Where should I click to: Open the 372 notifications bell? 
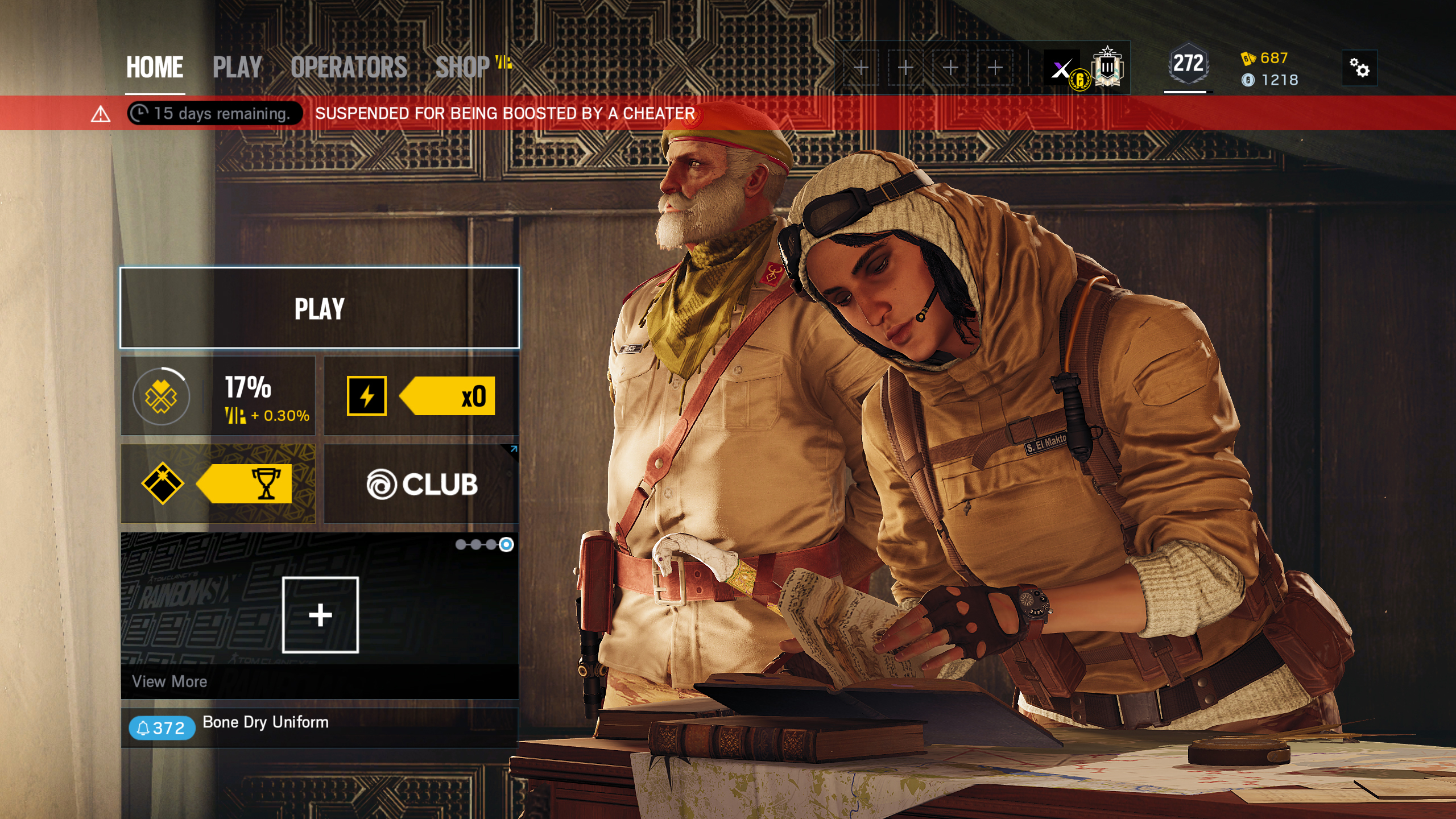(x=162, y=728)
